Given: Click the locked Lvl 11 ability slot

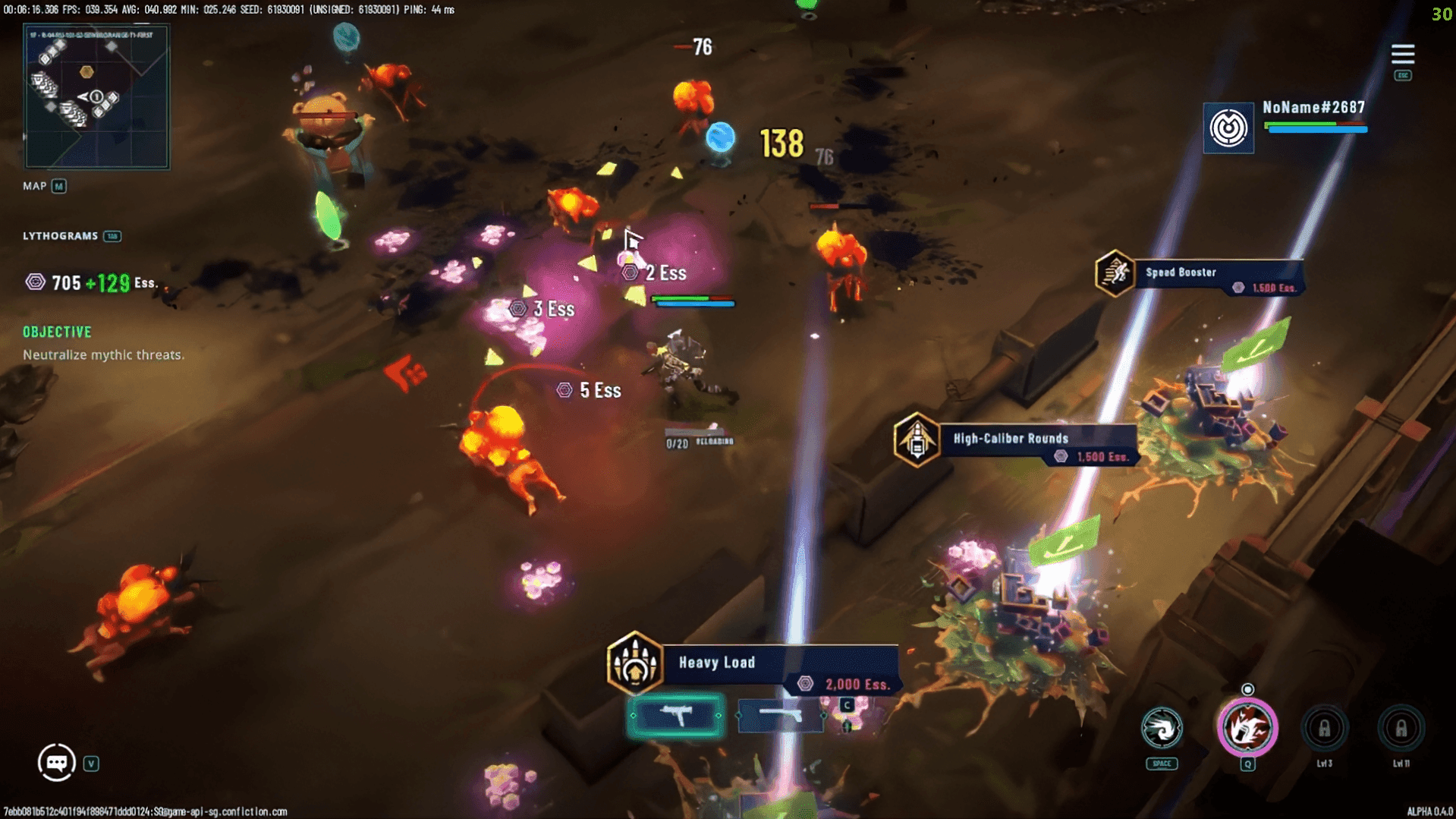Looking at the screenshot, I should (1401, 729).
